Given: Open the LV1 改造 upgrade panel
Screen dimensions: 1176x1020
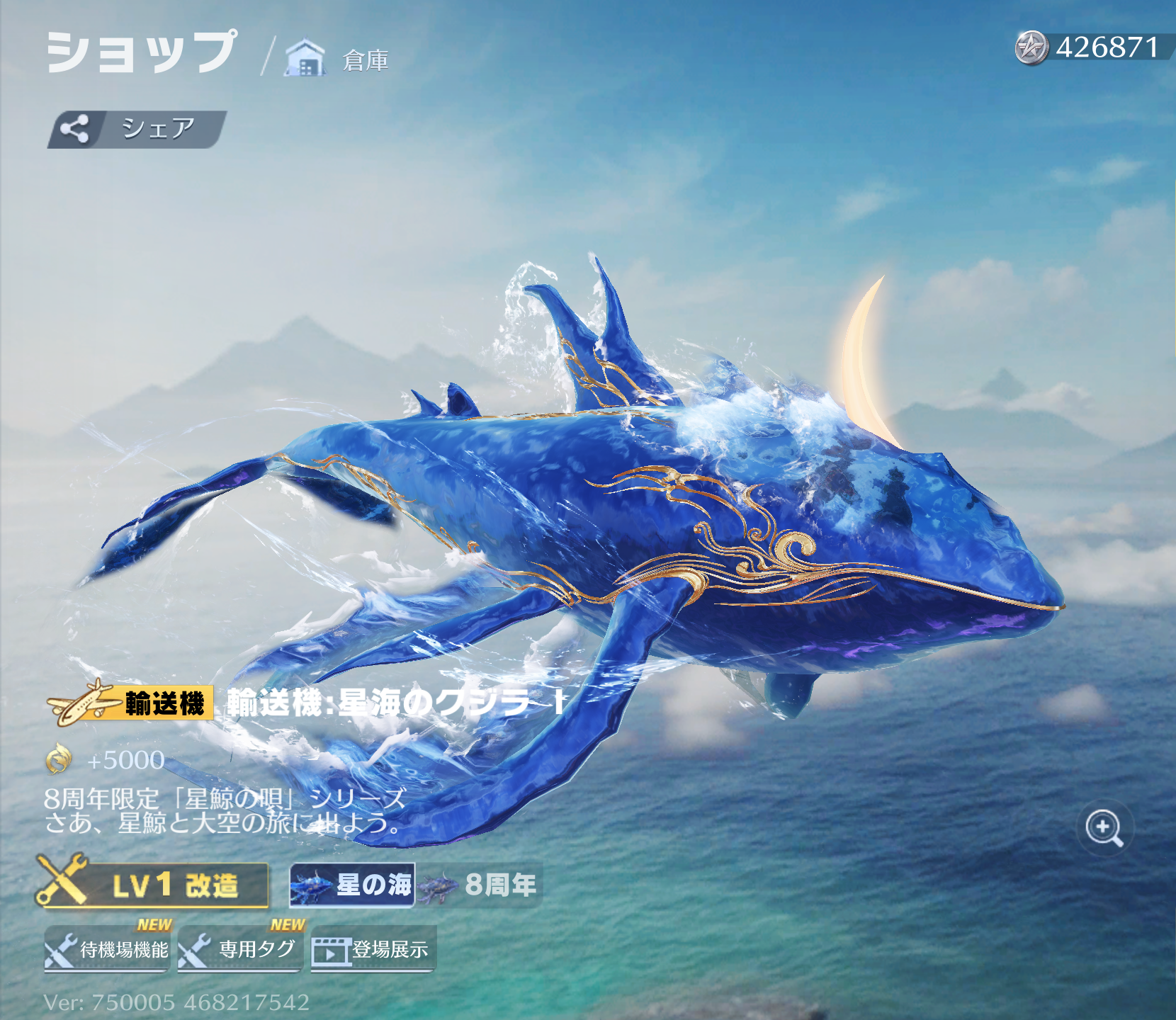Looking at the screenshot, I should [154, 885].
